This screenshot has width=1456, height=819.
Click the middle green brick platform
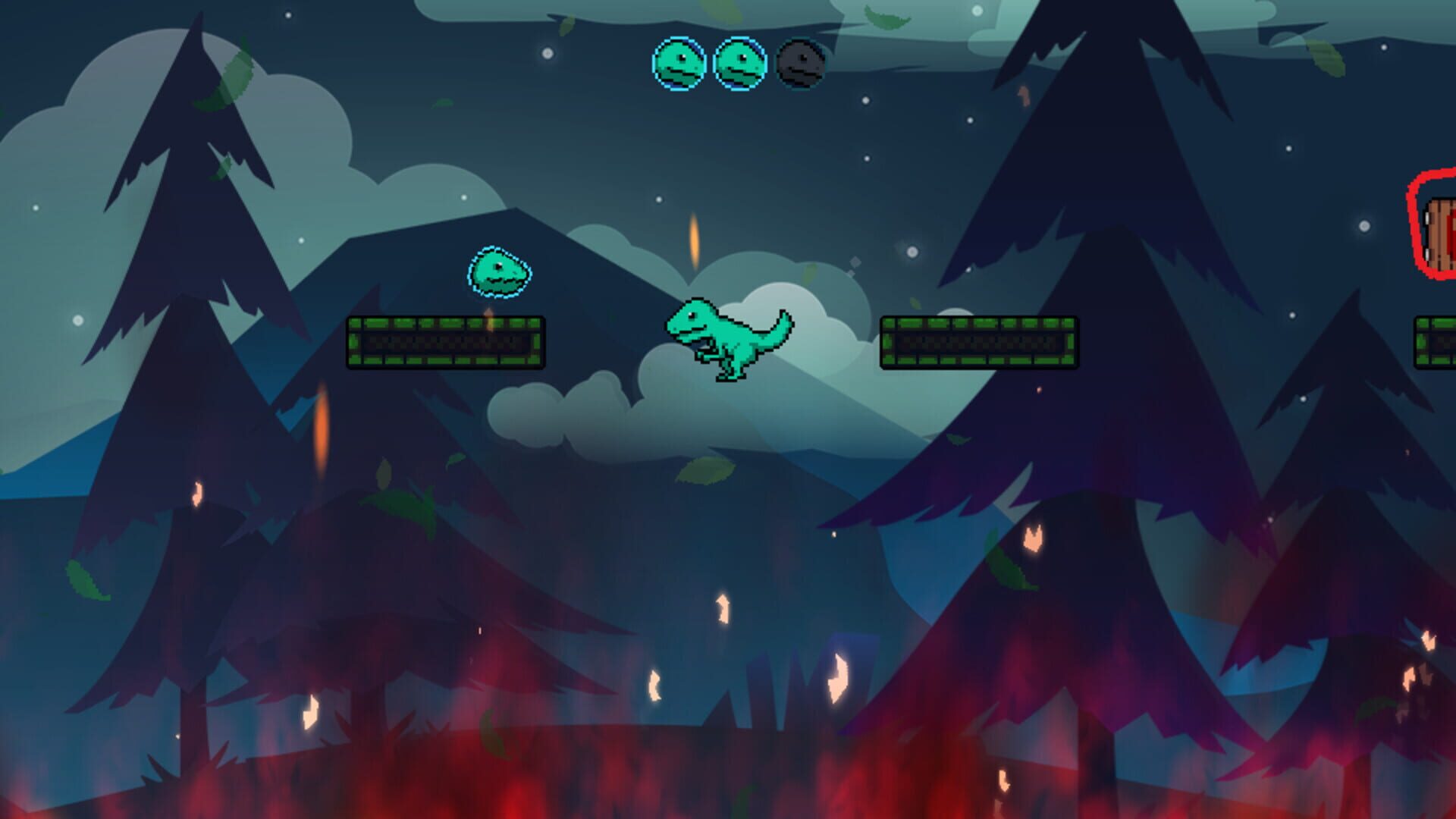tap(981, 343)
